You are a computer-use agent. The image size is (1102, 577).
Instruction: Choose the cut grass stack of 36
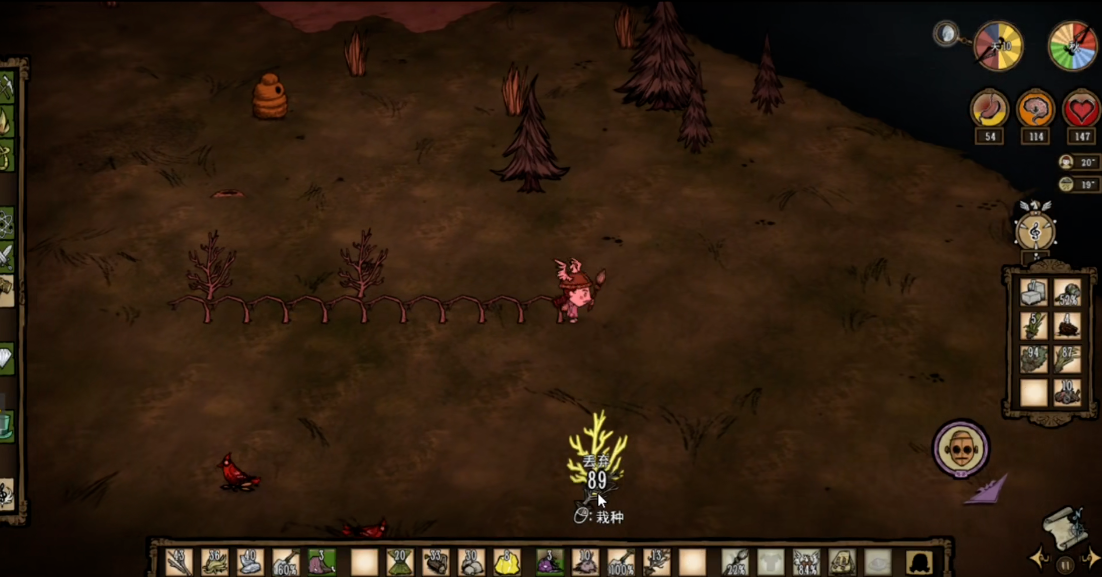coord(214,561)
